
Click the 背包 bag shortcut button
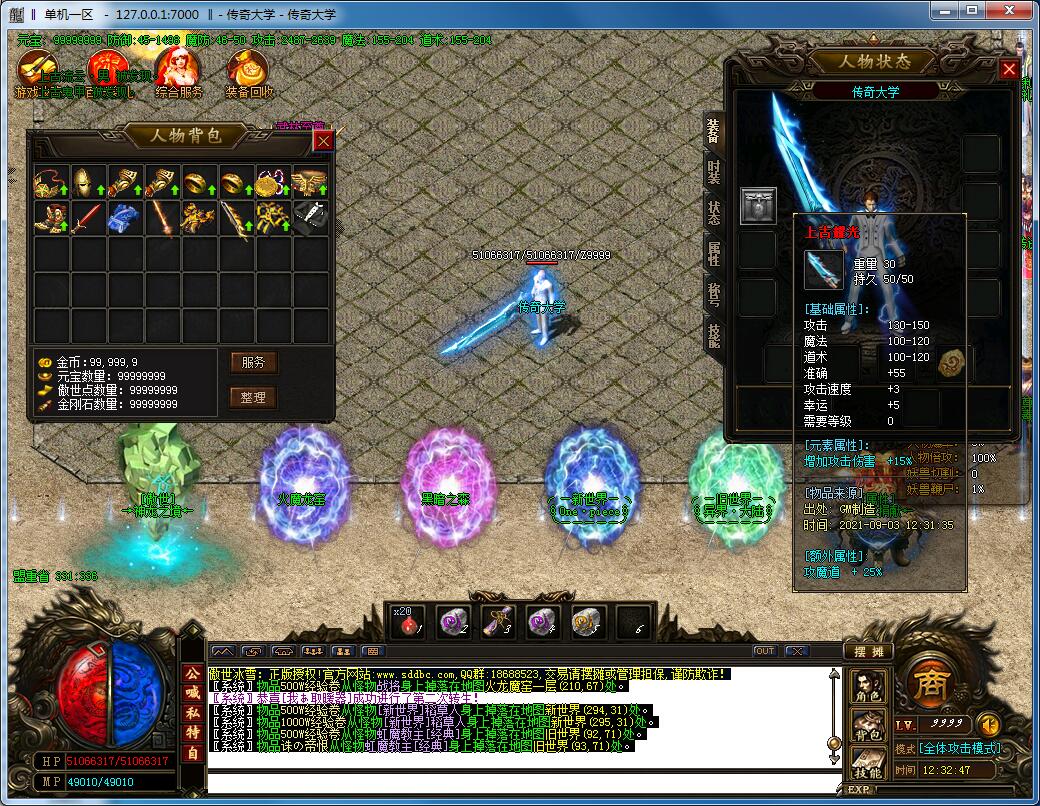[865, 727]
